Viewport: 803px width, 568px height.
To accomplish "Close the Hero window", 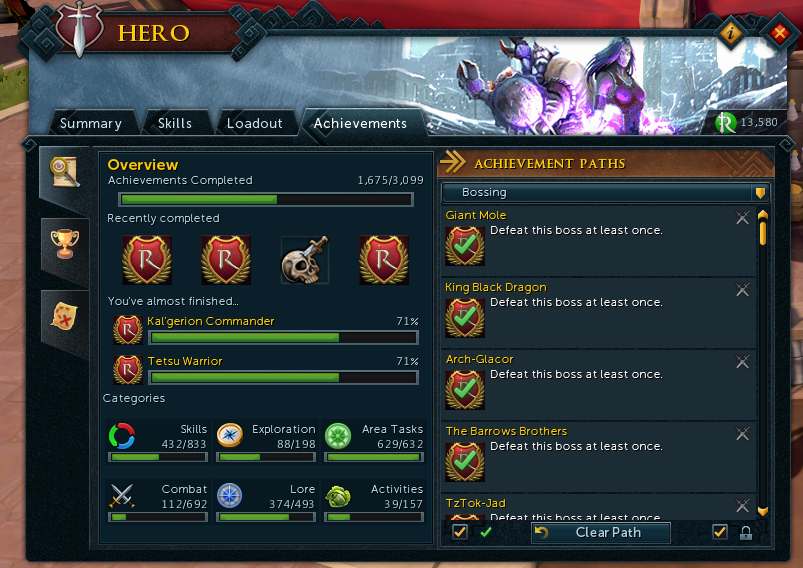I will coord(780,34).
